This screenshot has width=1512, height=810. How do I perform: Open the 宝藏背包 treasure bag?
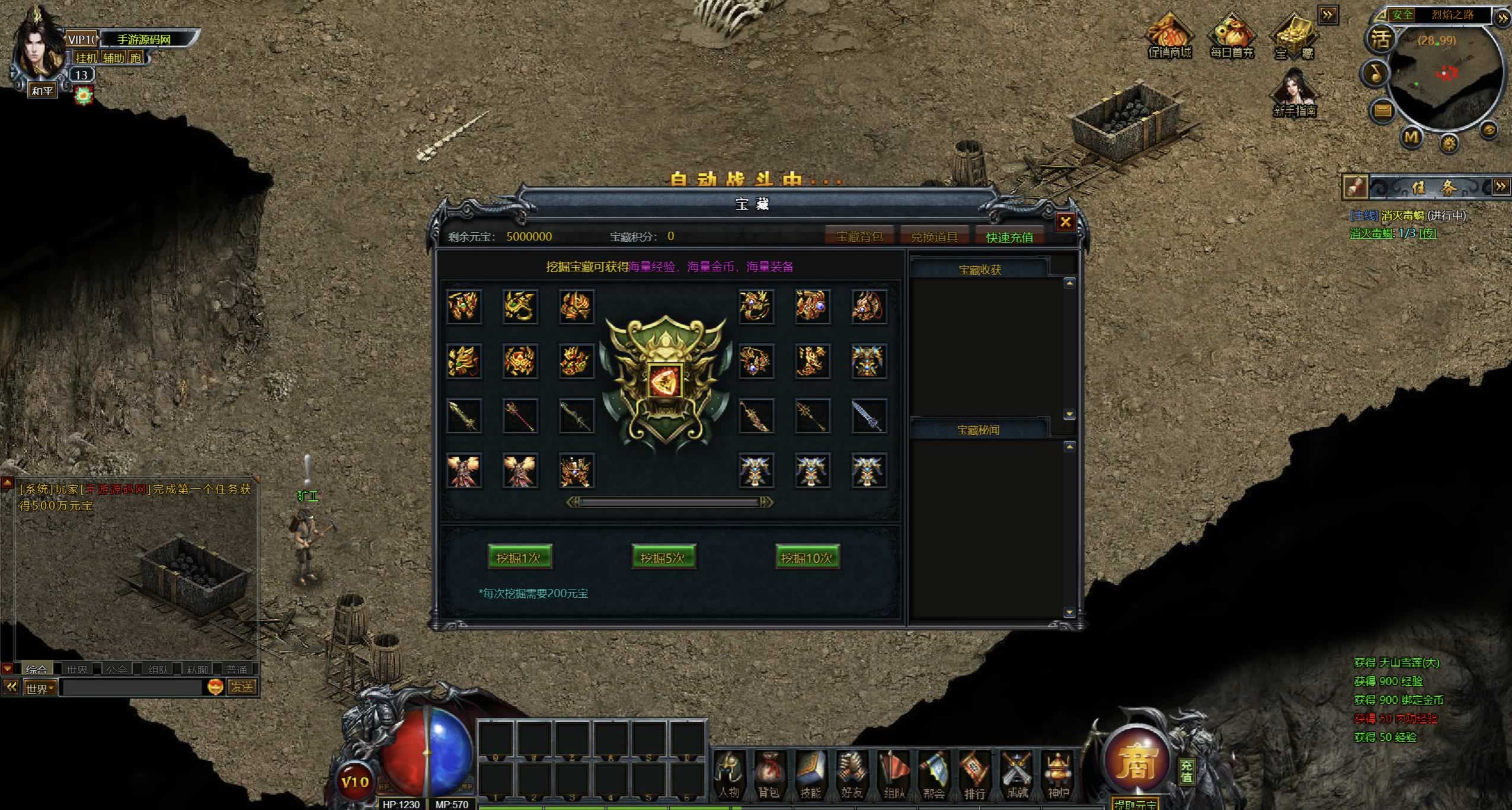859,237
